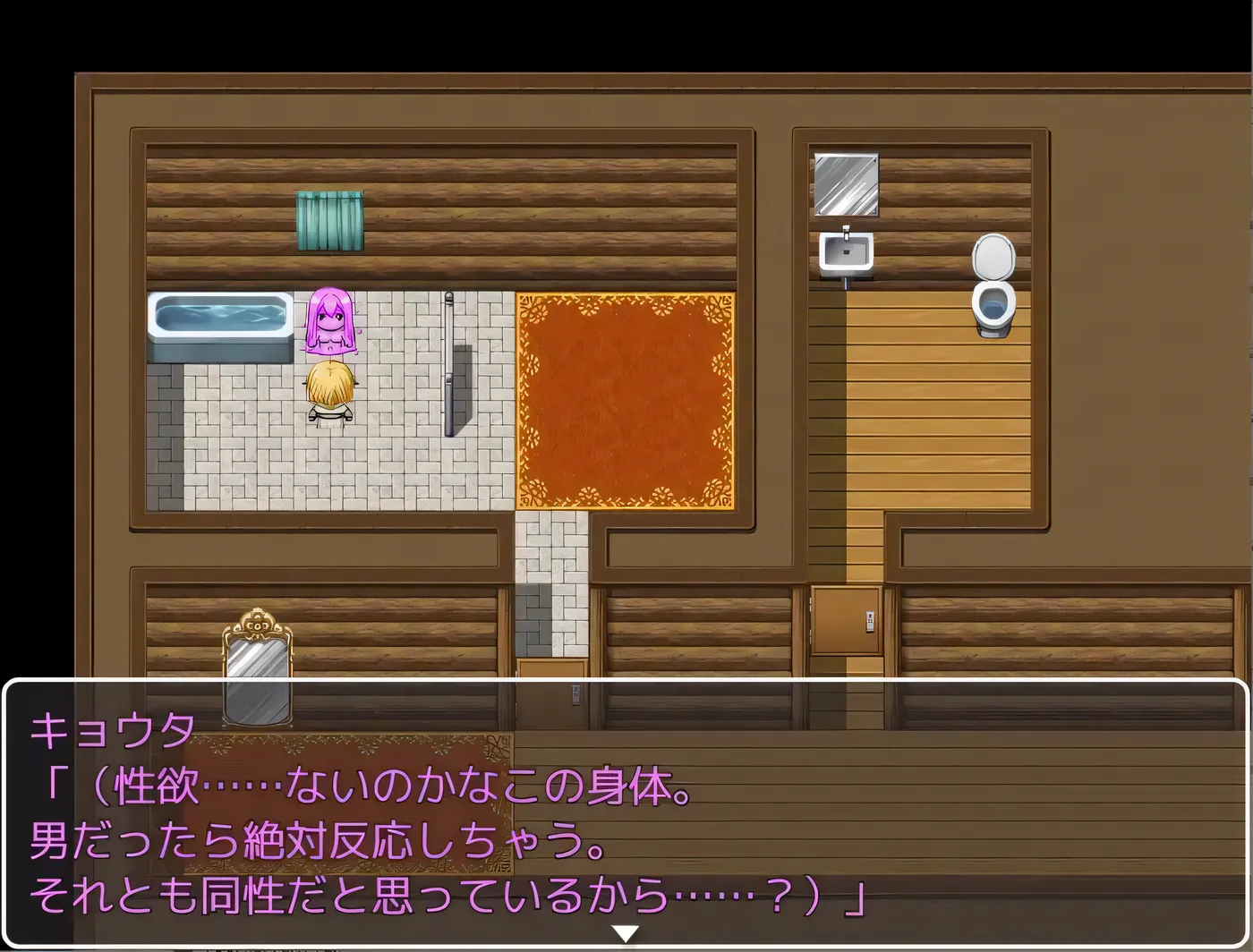Click the bathroom mirror above the sink
This screenshot has width=1253, height=952.
[x=845, y=183]
